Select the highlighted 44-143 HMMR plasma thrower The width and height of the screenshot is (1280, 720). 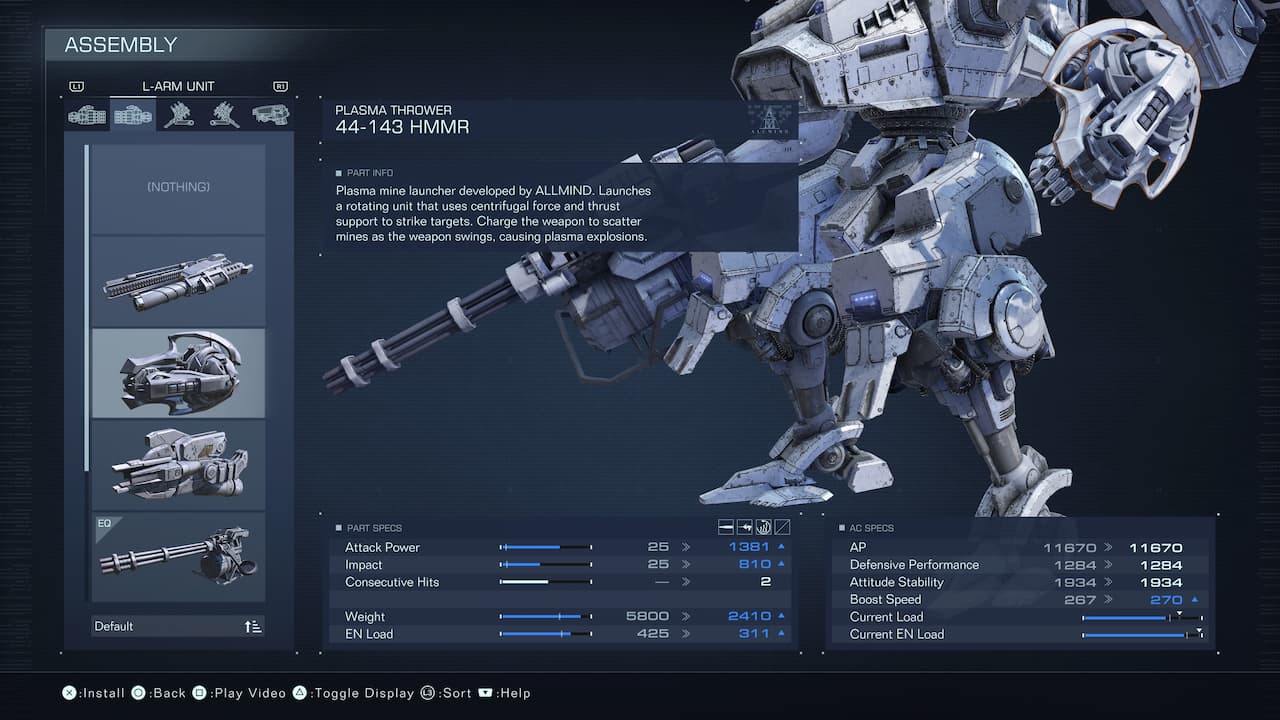(178, 373)
